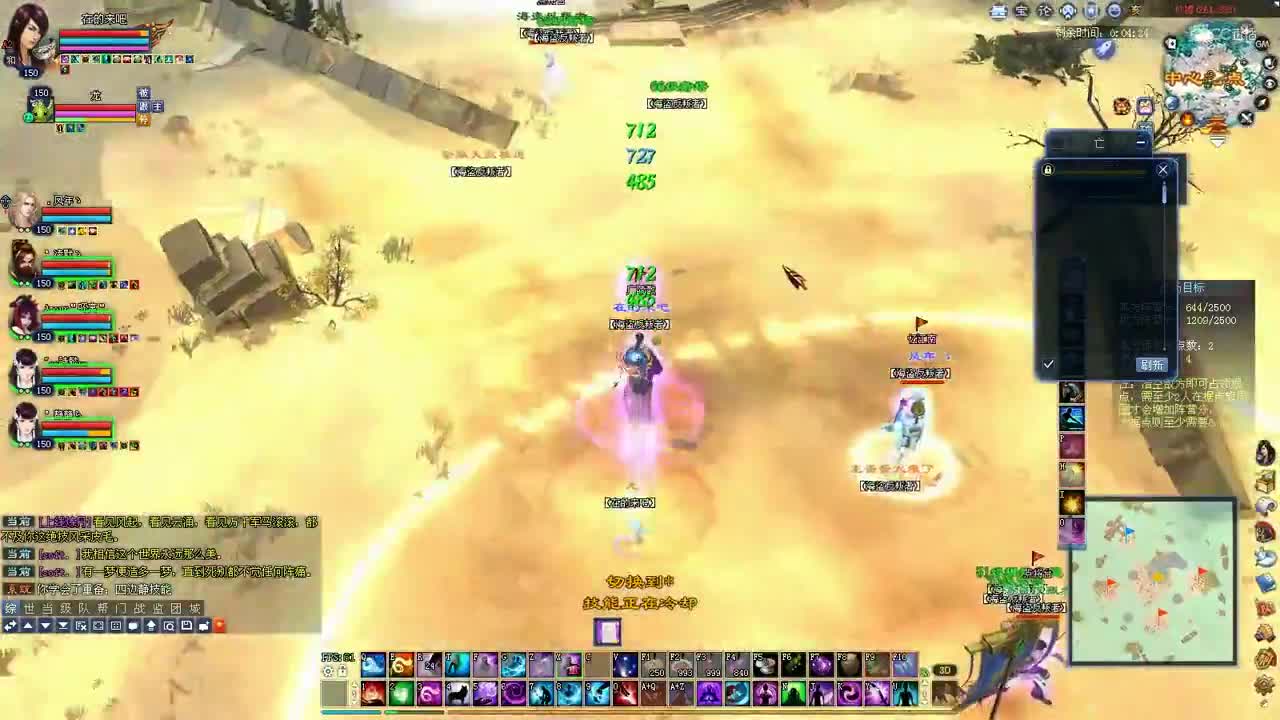Open the 论 (forum) icon on top bar

click(x=1046, y=10)
